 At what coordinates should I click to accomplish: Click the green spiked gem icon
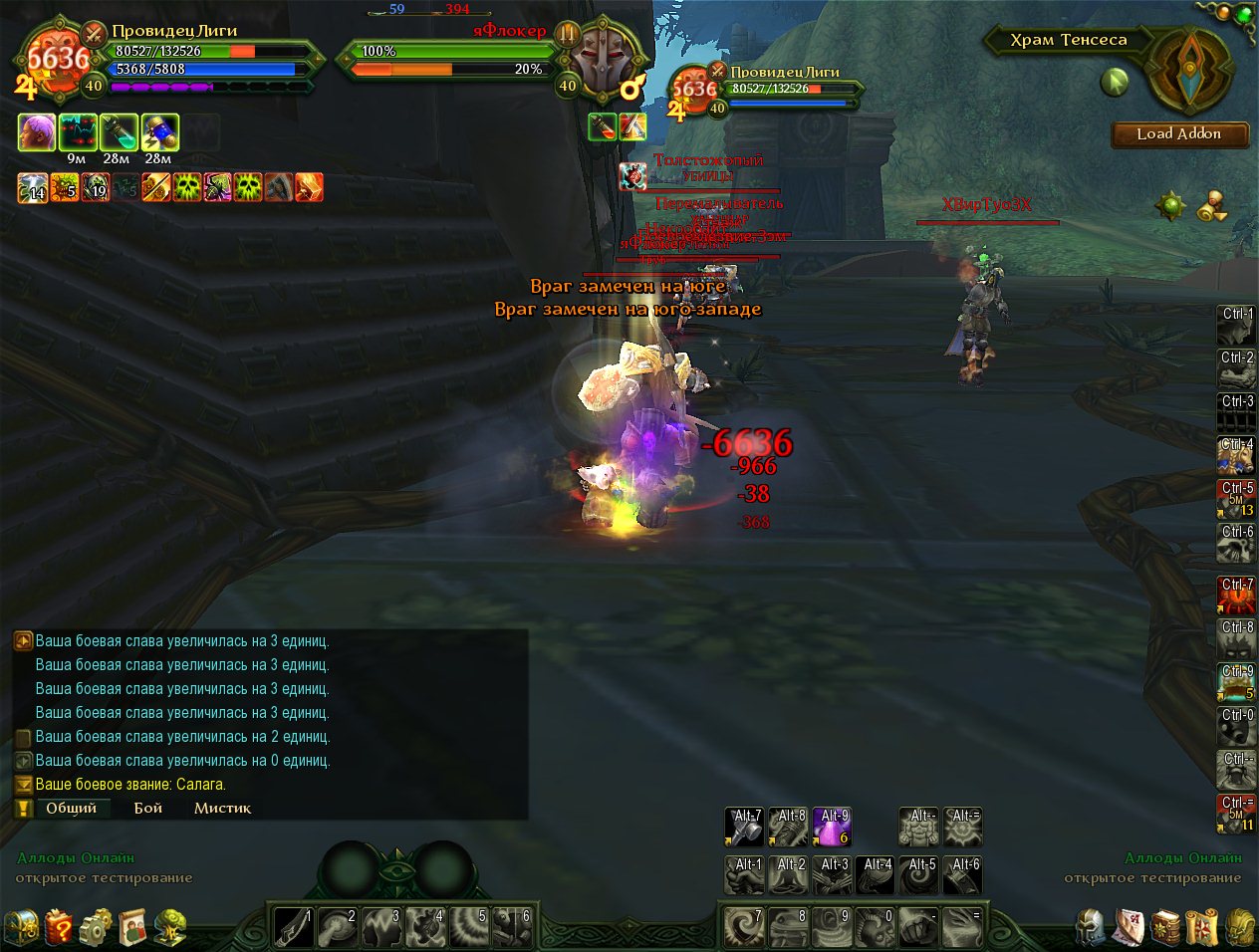tap(1170, 206)
